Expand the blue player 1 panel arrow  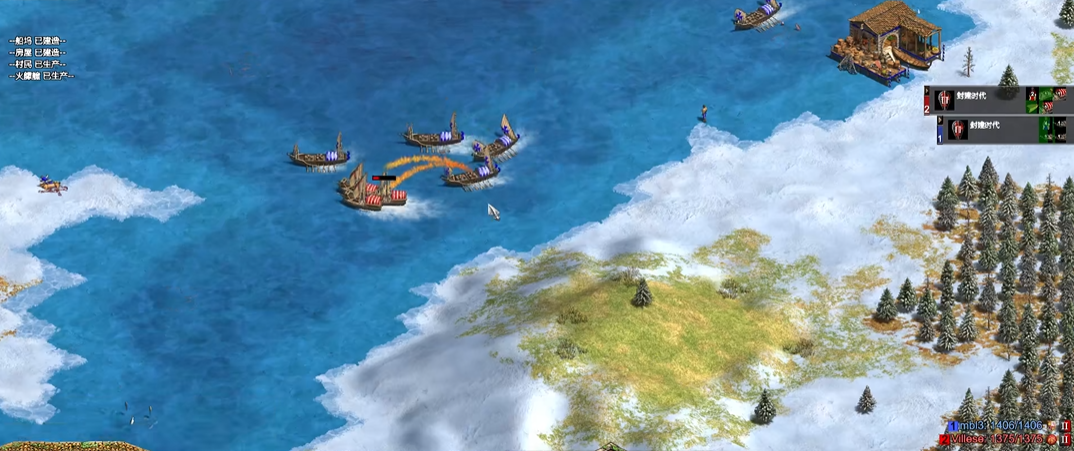[941, 120]
